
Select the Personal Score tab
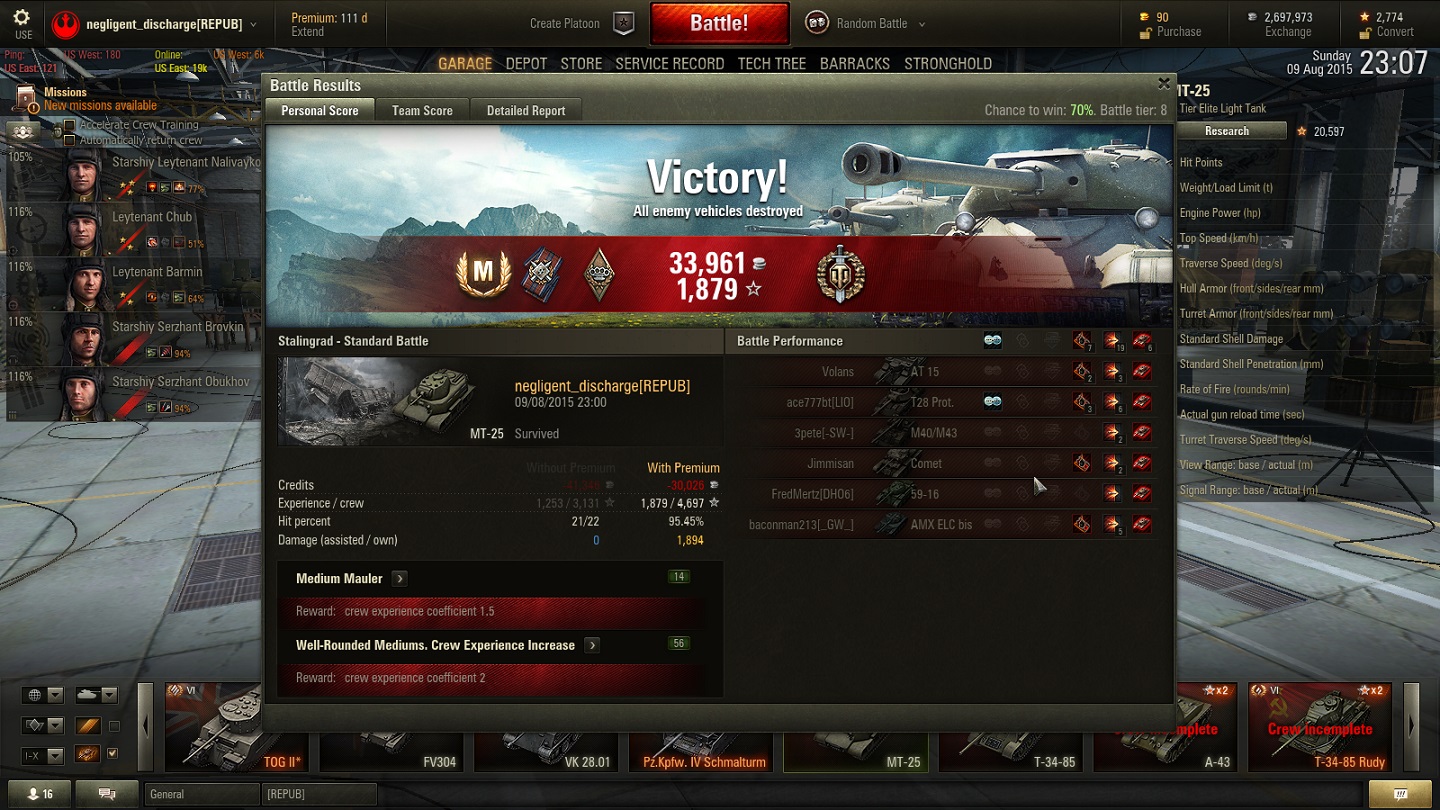[x=319, y=111]
